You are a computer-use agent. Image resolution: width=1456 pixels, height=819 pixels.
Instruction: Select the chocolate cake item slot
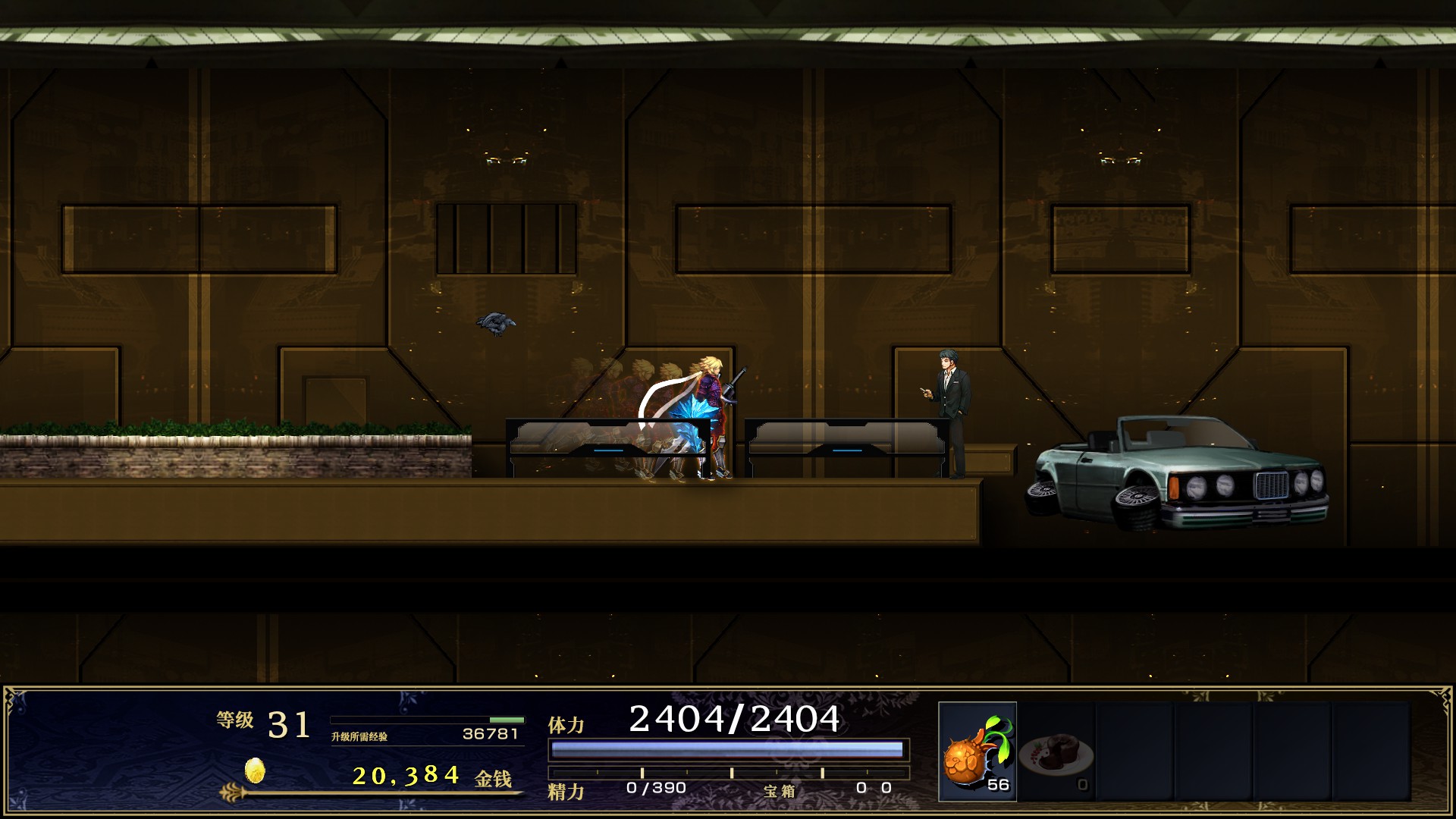(1056, 752)
